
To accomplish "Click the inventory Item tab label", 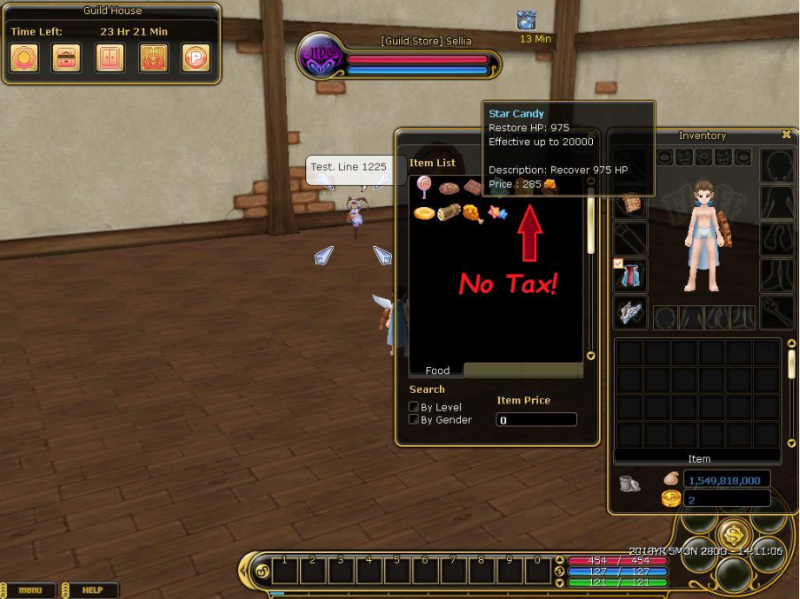I will (x=699, y=459).
